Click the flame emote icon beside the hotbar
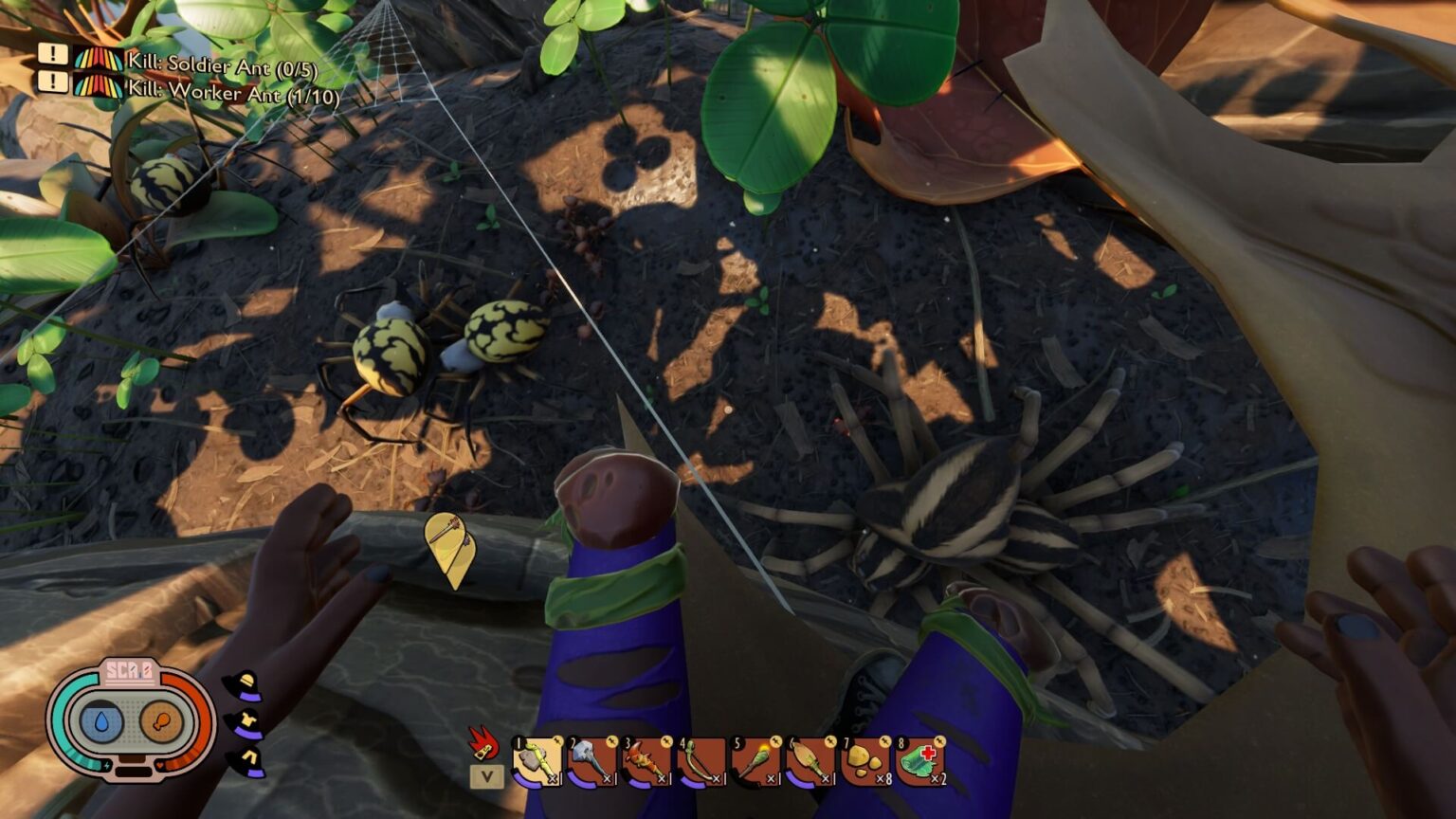The height and width of the screenshot is (819, 1456). click(x=483, y=747)
